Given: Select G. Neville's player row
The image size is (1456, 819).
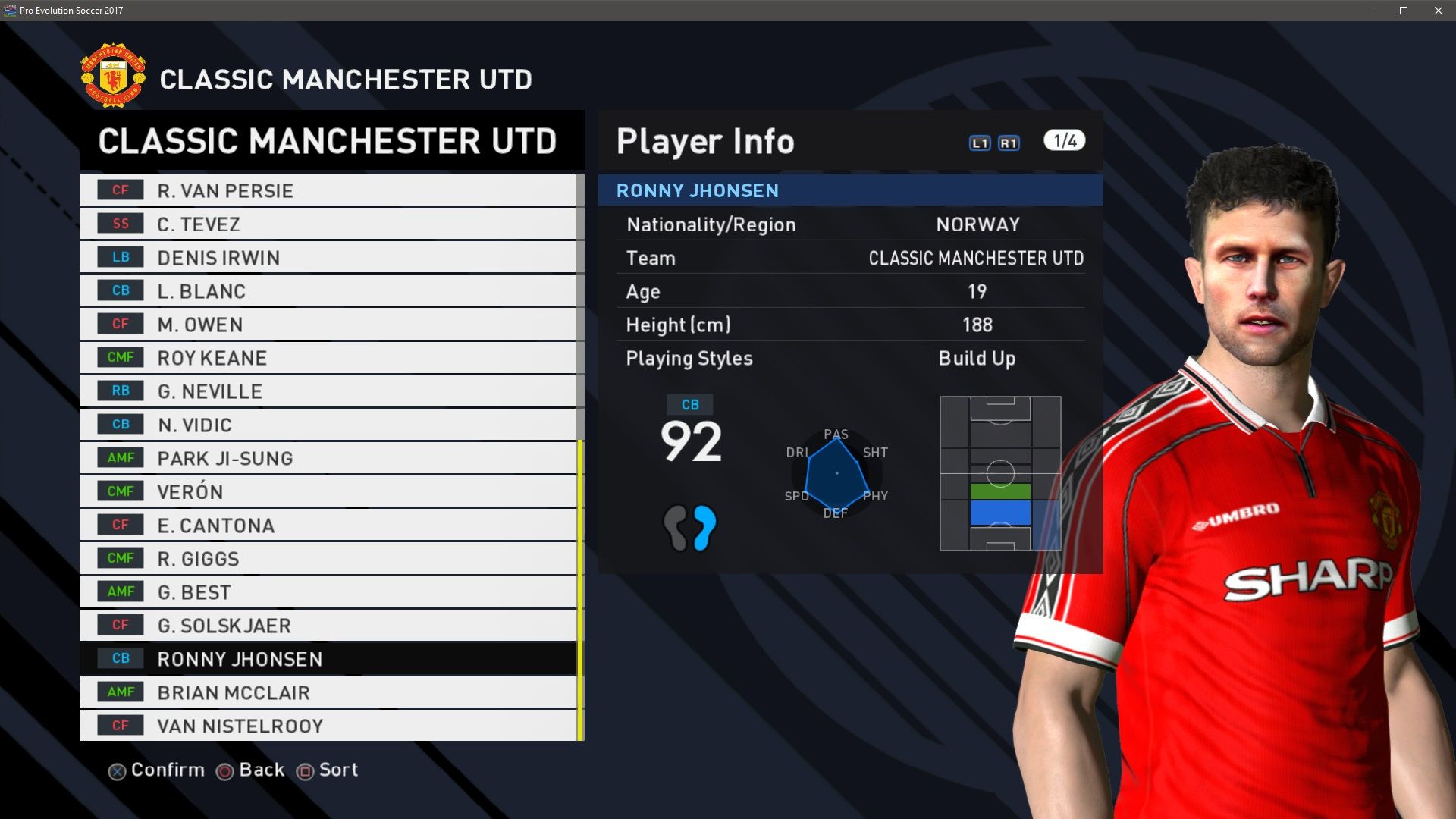Looking at the screenshot, I should [x=328, y=391].
